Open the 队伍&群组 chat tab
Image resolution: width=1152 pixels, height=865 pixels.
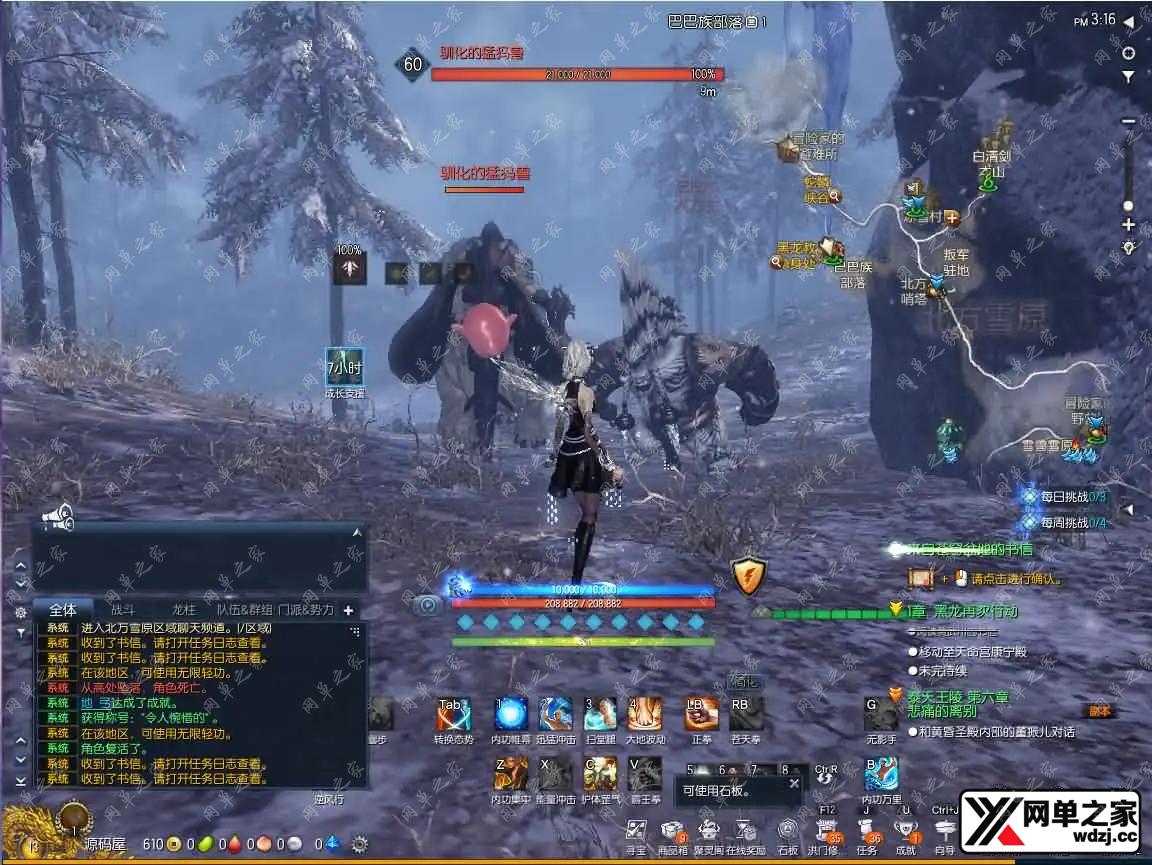tap(244, 609)
